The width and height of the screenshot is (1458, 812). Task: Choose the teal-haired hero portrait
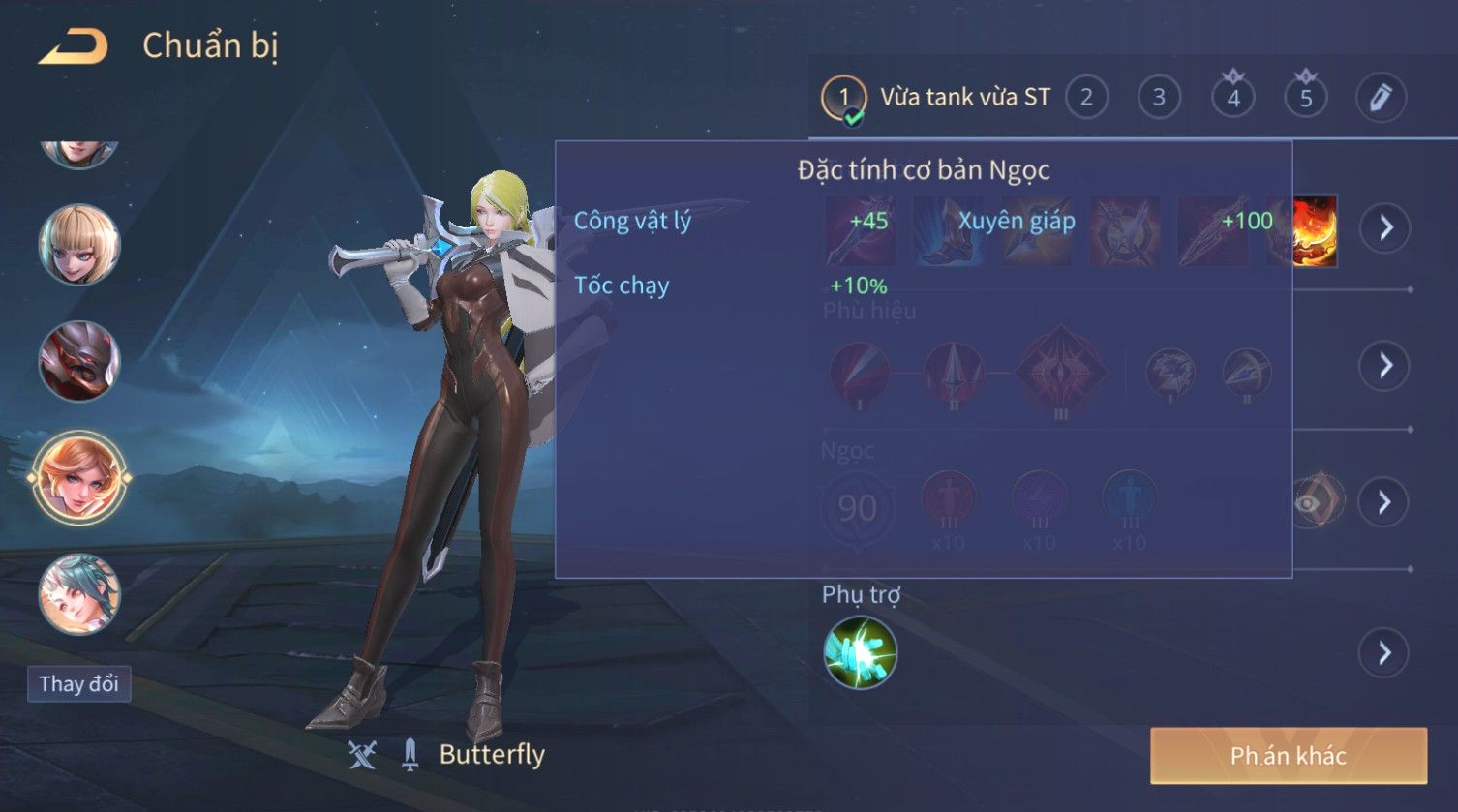[79, 593]
